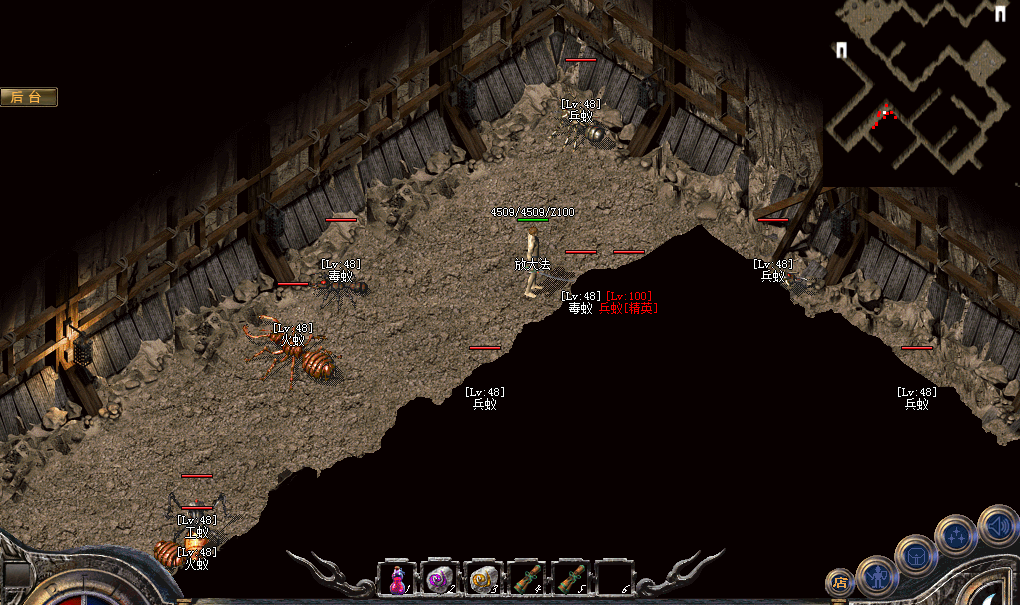Open the bag inventory
Screen dimensions: 1020x605
tap(915, 555)
